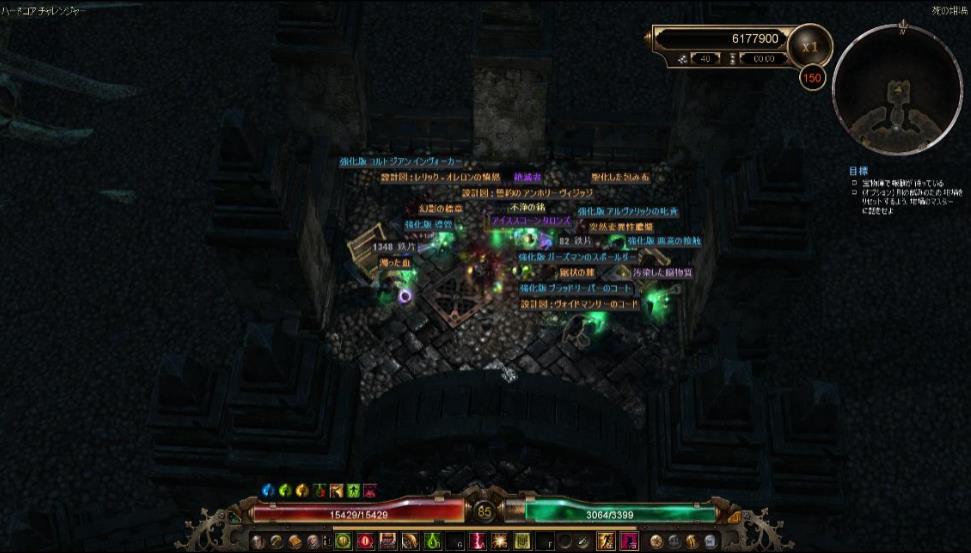971x553 pixels.
Task: Pick up 設計図: ヴォイドマンサーのコード blueprint label
Action: (x=579, y=304)
